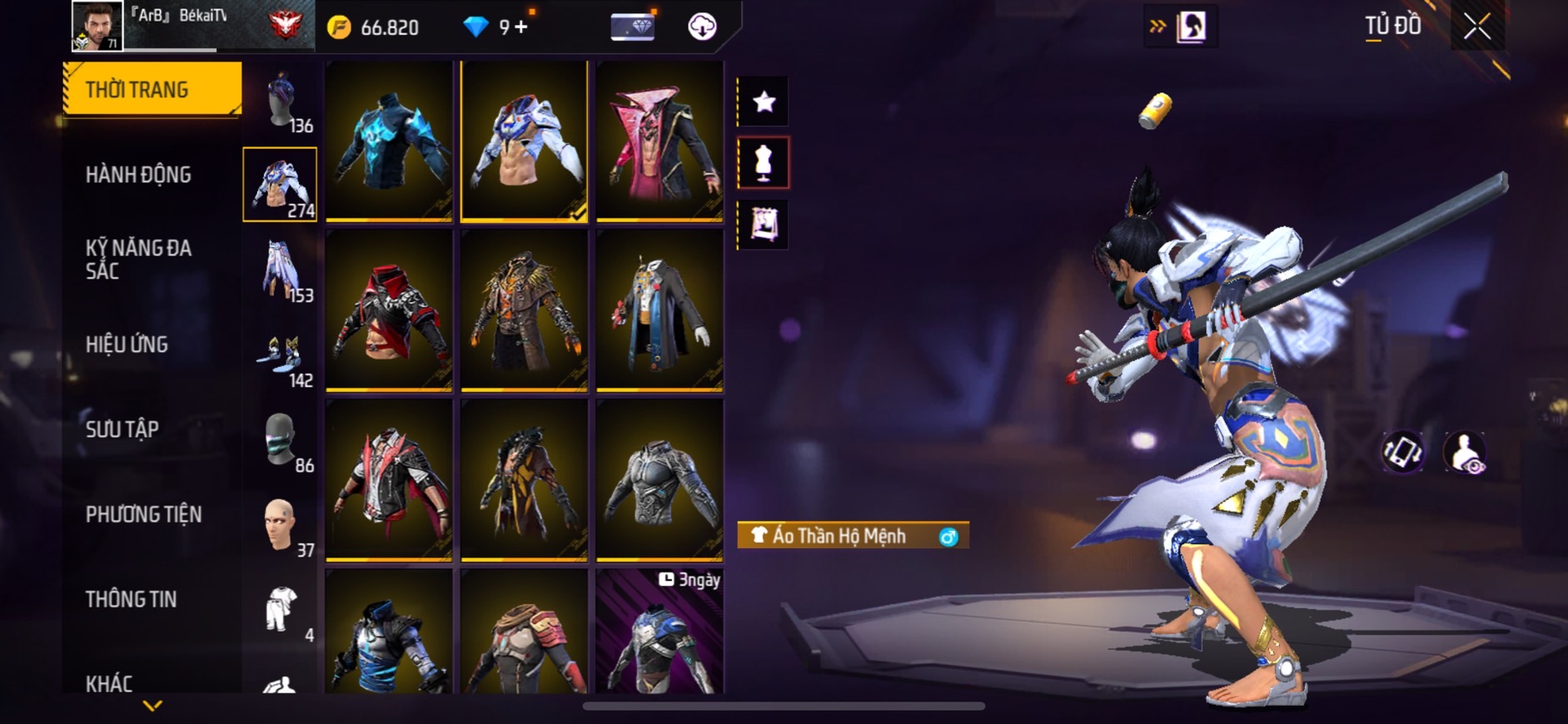Open the pants category with 153 items
The height and width of the screenshot is (724, 1568).
(281, 270)
